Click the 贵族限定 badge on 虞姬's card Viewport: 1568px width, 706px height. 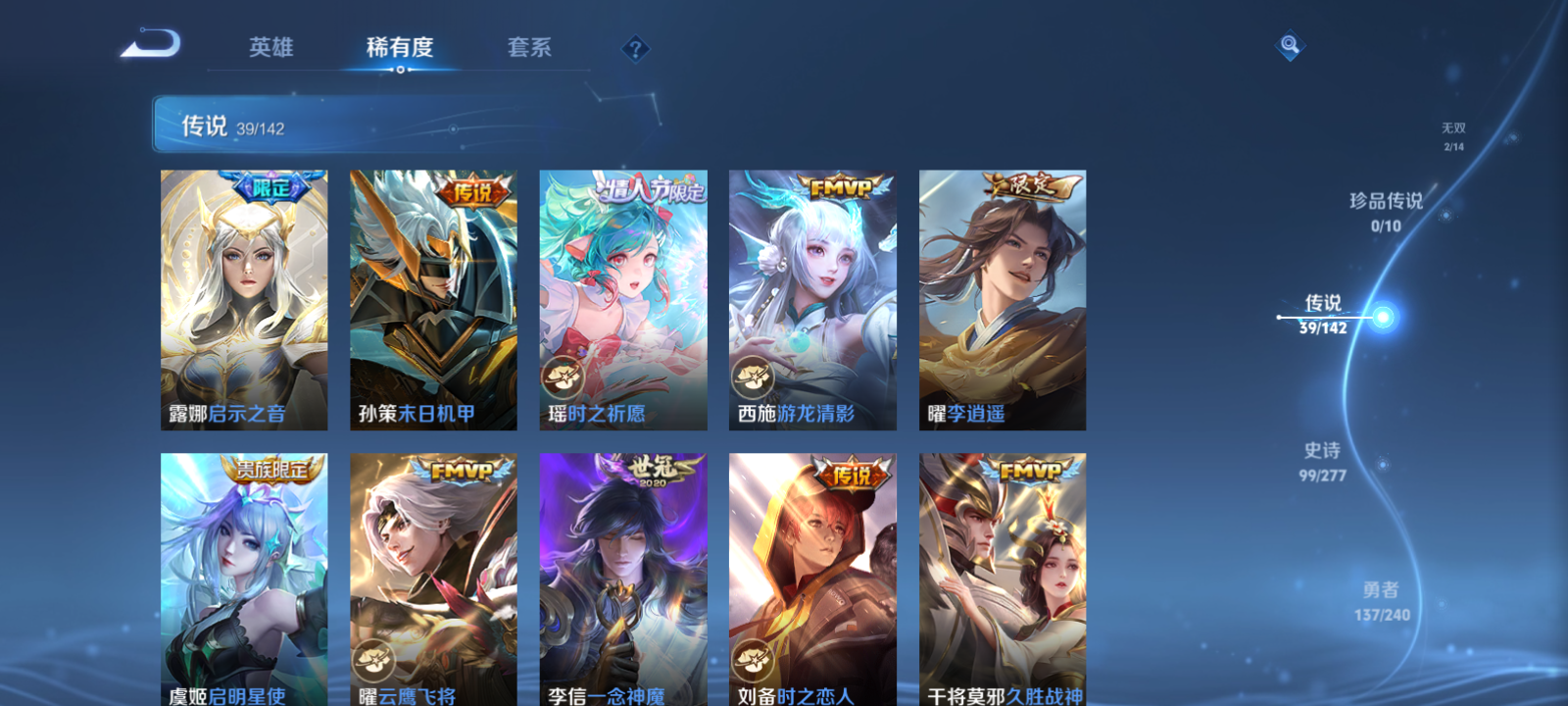(271, 470)
